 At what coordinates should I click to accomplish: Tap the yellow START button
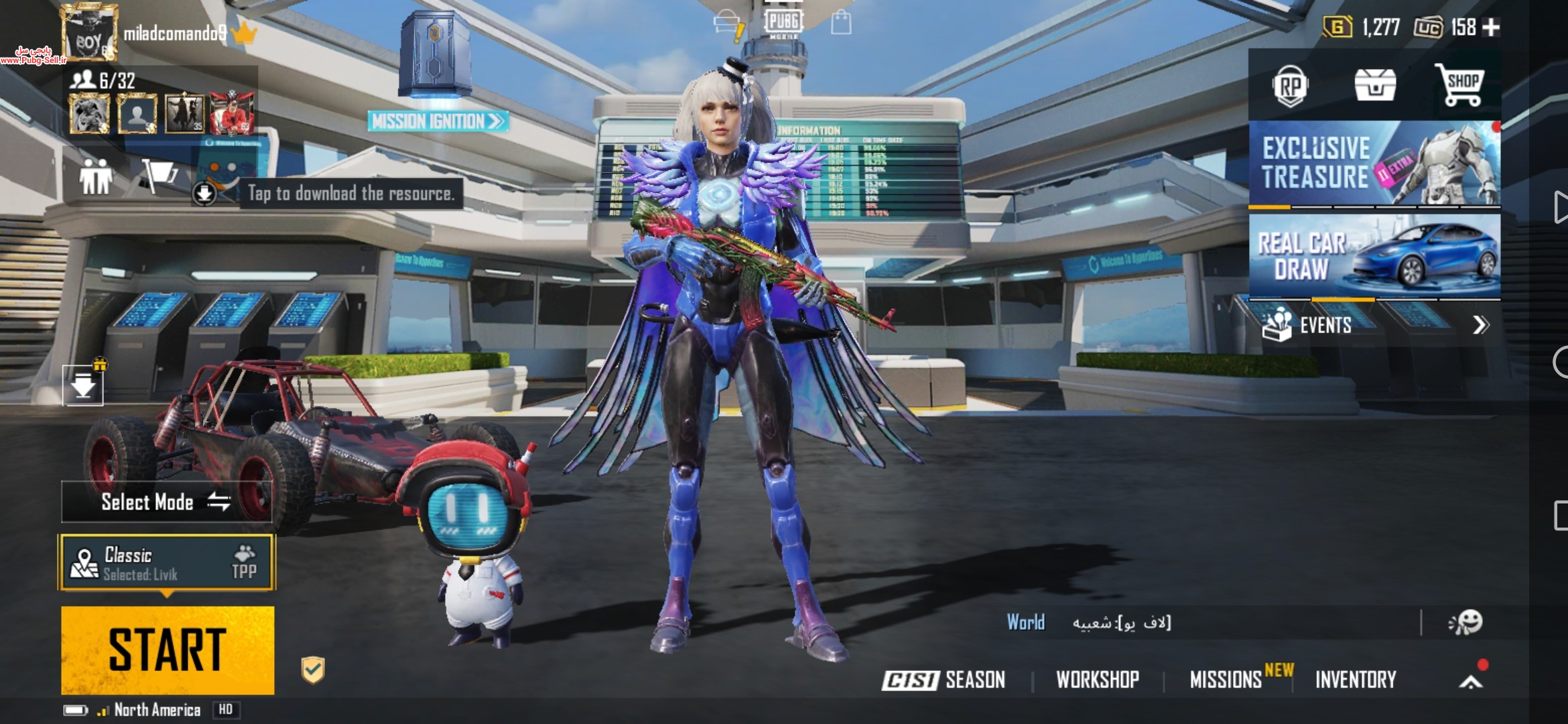pos(168,650)
